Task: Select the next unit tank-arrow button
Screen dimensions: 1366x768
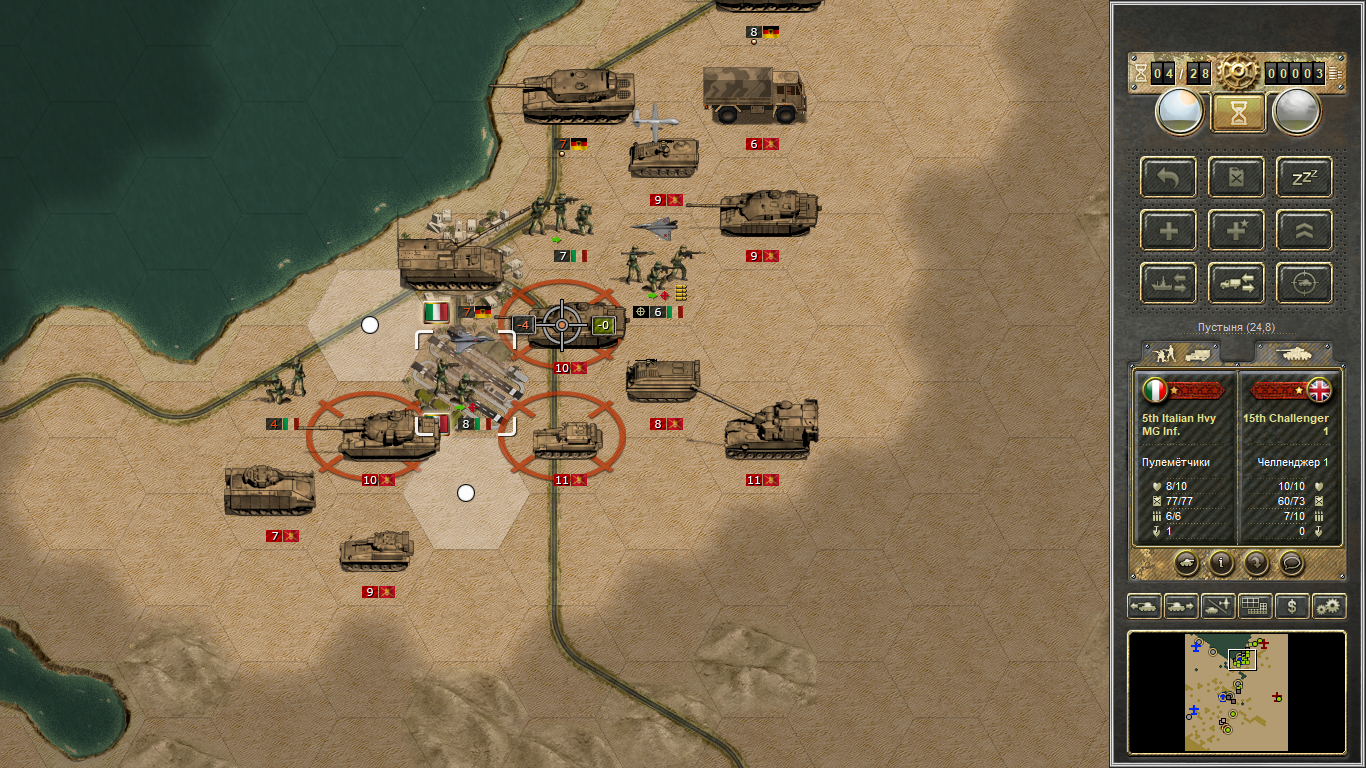Action: [x=1180, y=606]
